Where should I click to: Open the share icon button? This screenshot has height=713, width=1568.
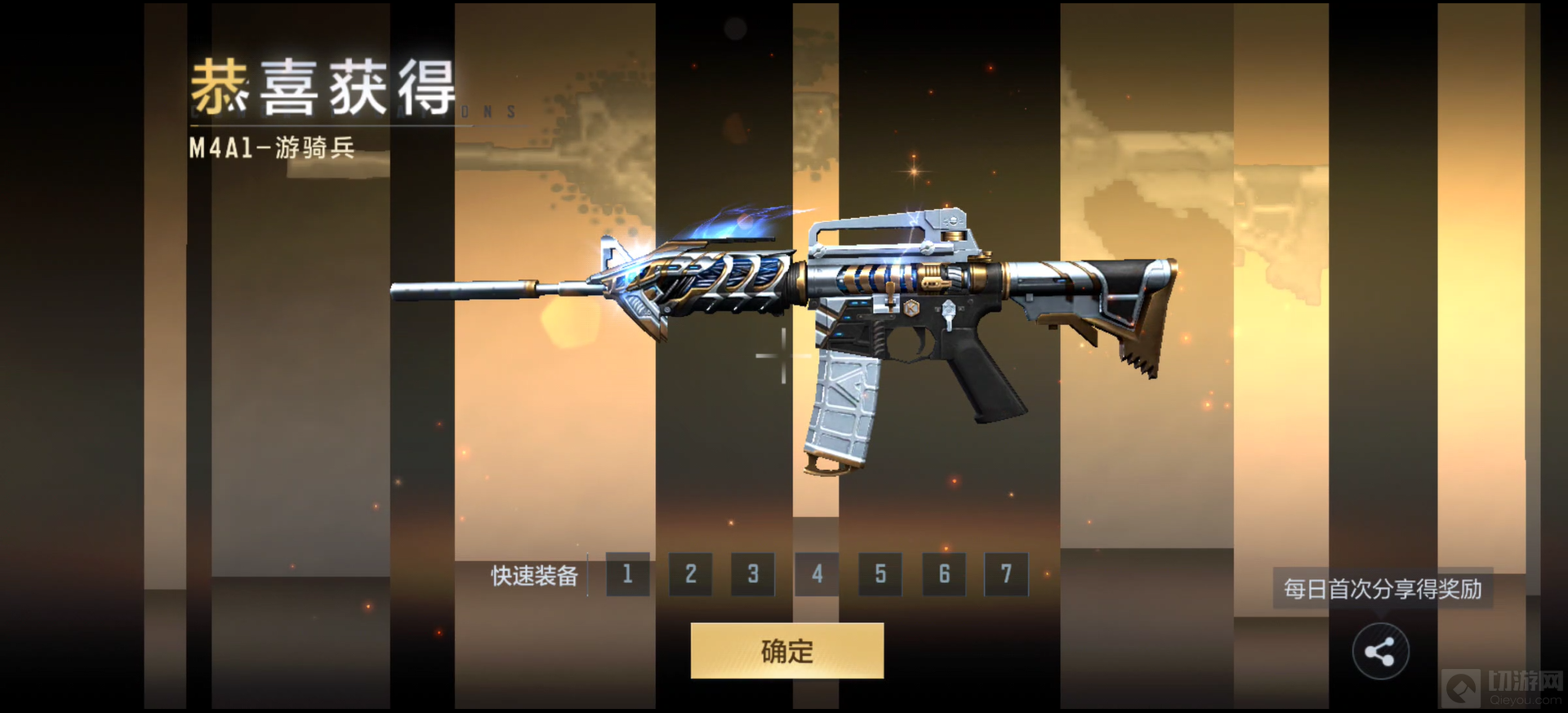1380,652
